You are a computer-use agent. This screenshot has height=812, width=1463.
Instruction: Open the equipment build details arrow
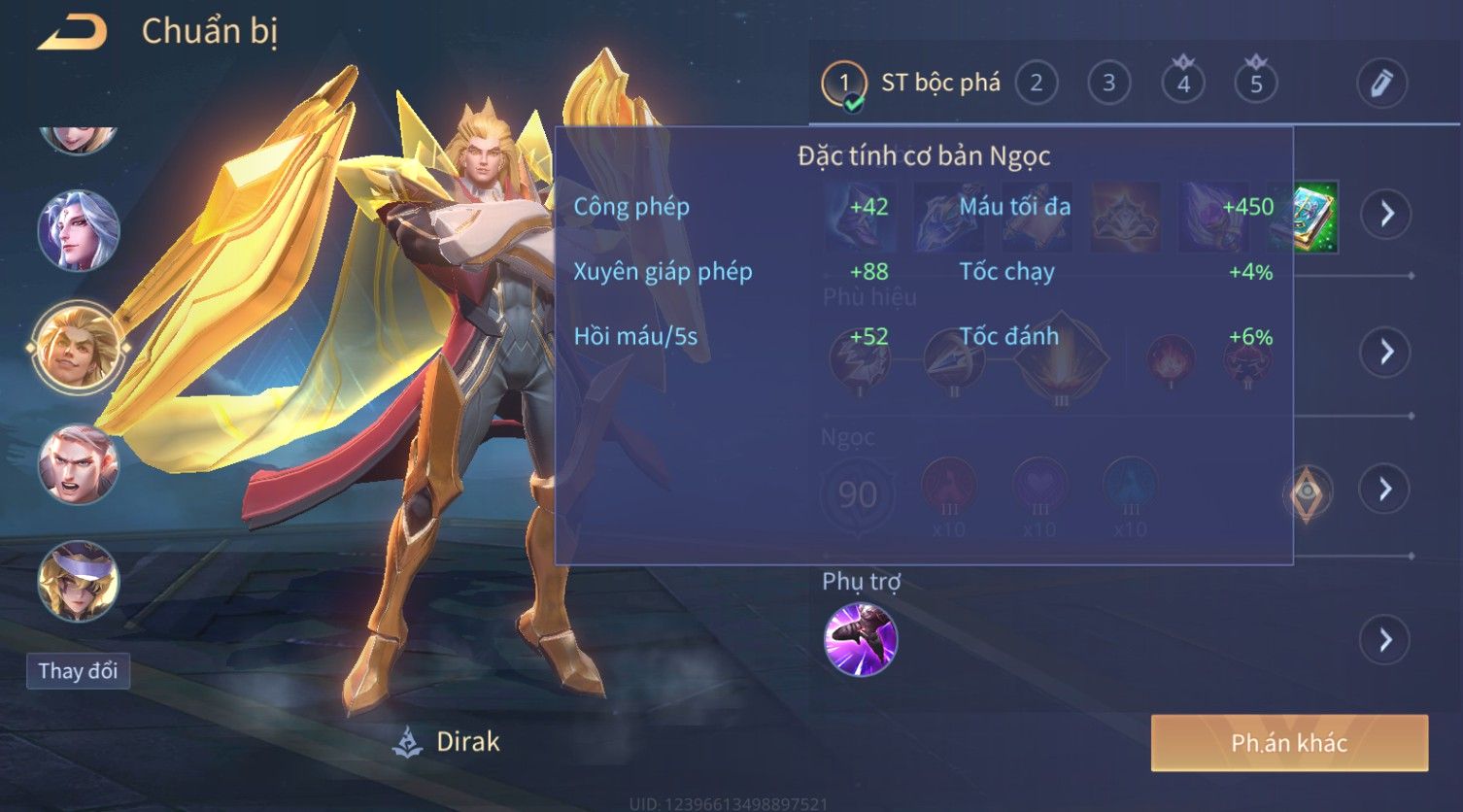1386,214
